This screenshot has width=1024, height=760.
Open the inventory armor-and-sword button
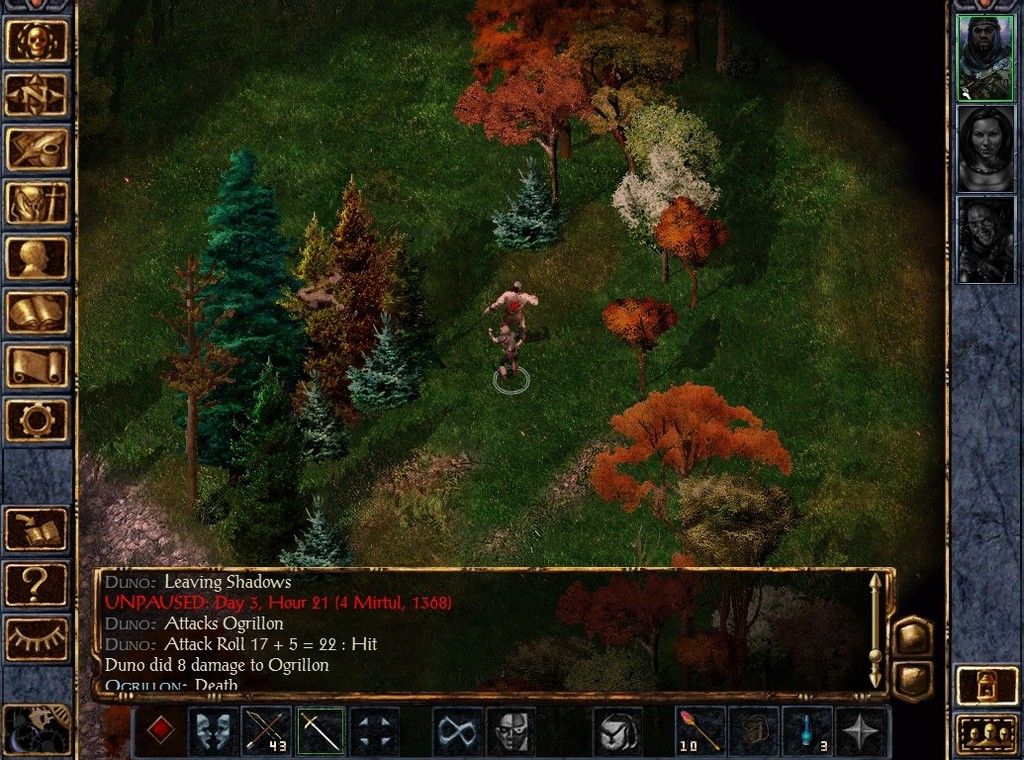[38, 203]
